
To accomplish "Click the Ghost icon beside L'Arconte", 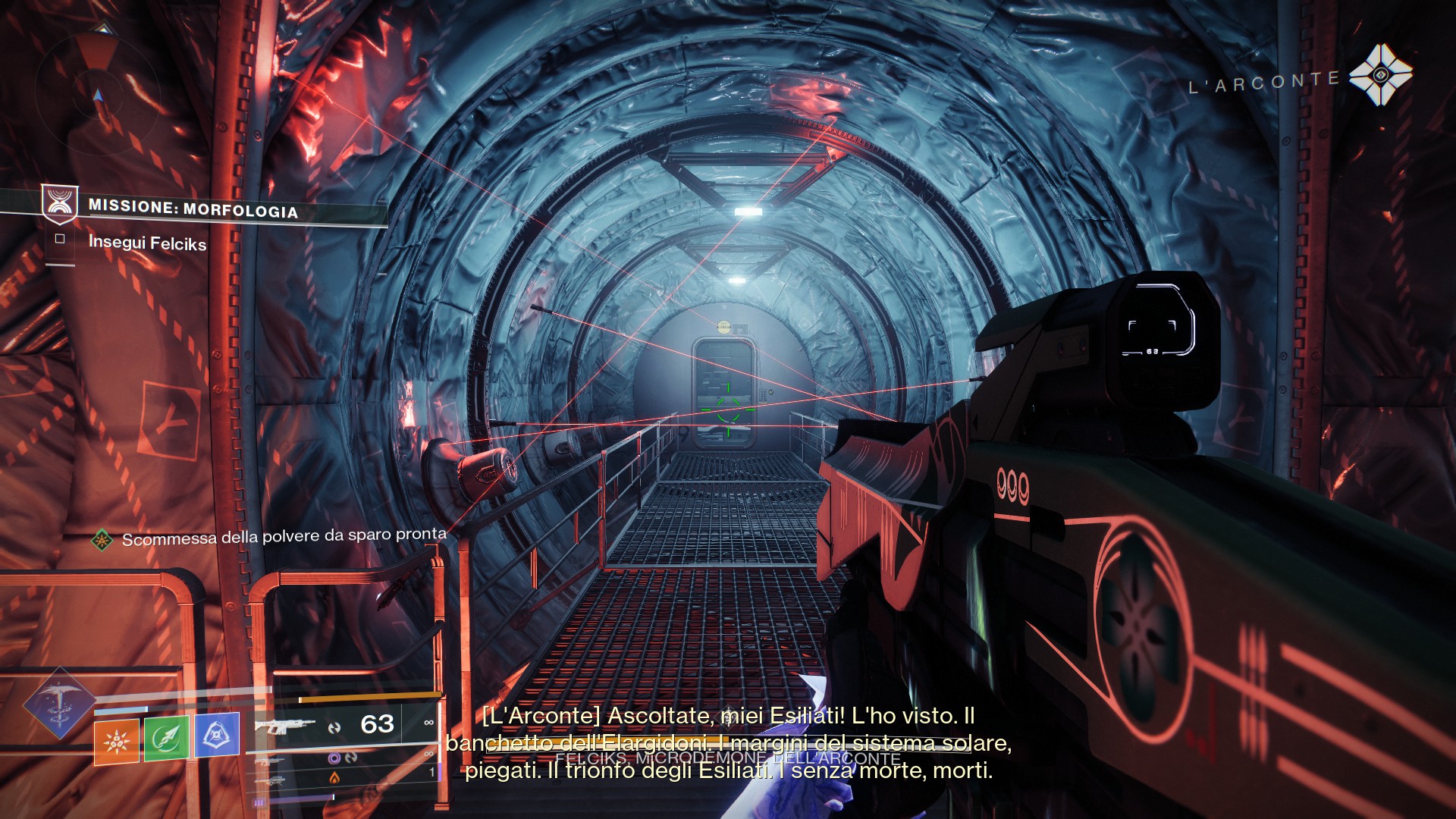I will pos(1380,75).
